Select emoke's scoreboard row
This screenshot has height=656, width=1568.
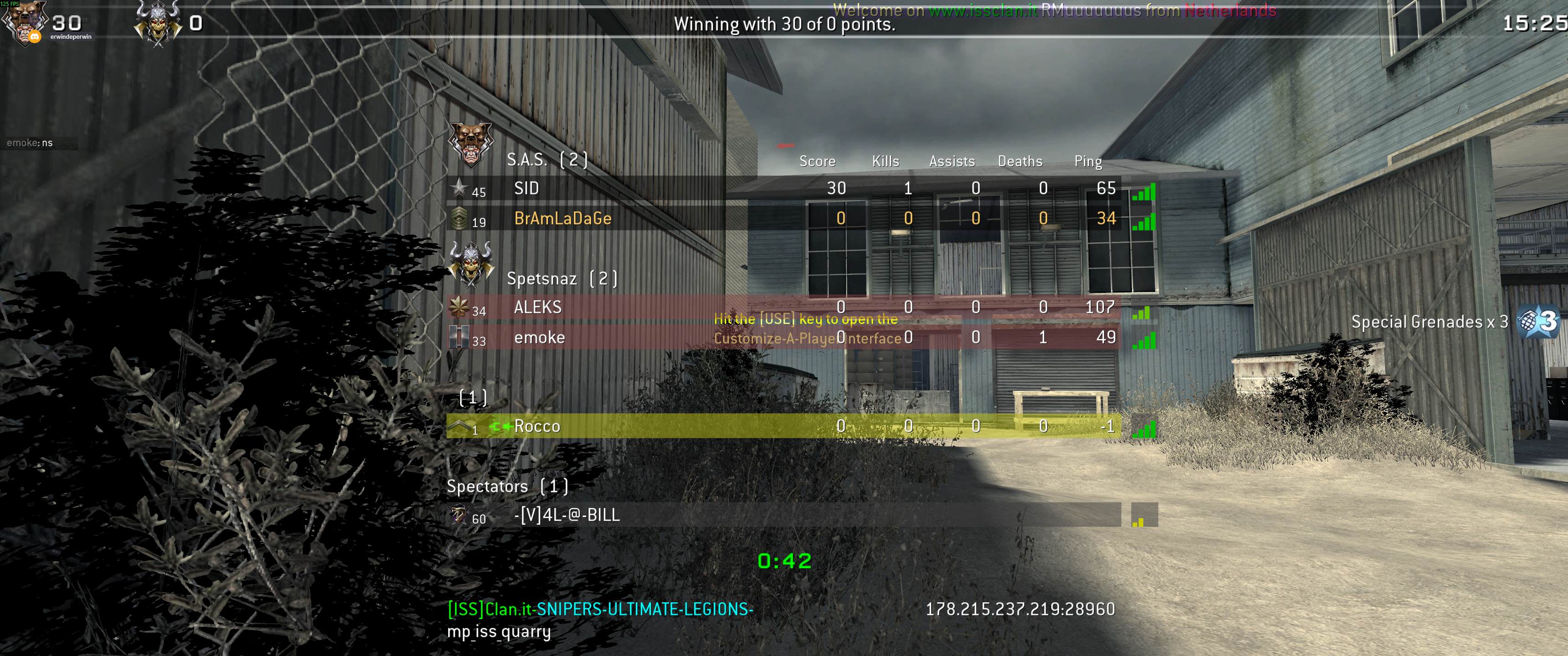tap(539, 338)
